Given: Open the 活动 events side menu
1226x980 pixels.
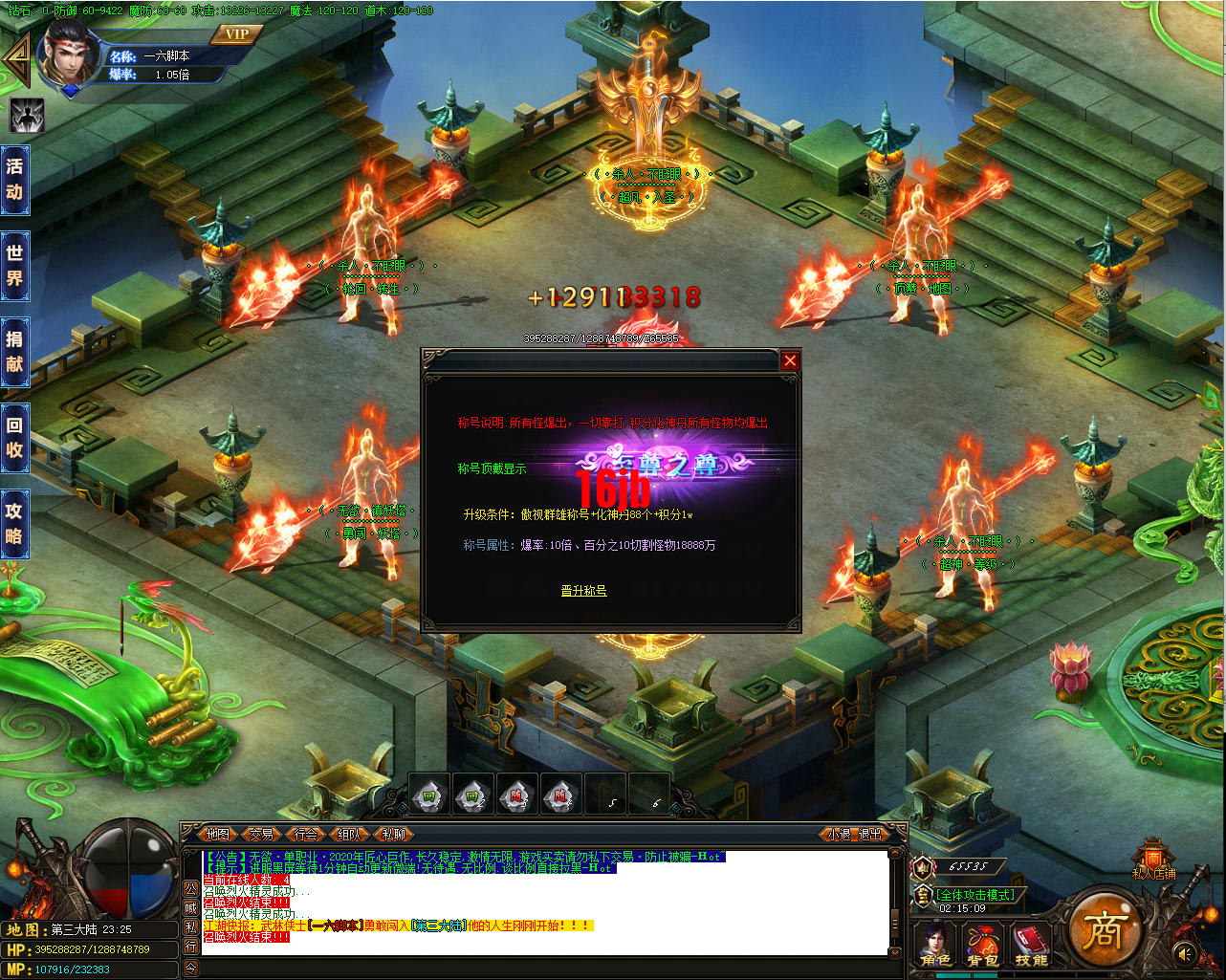Looking at the screenshot, I should click(14, 179).
